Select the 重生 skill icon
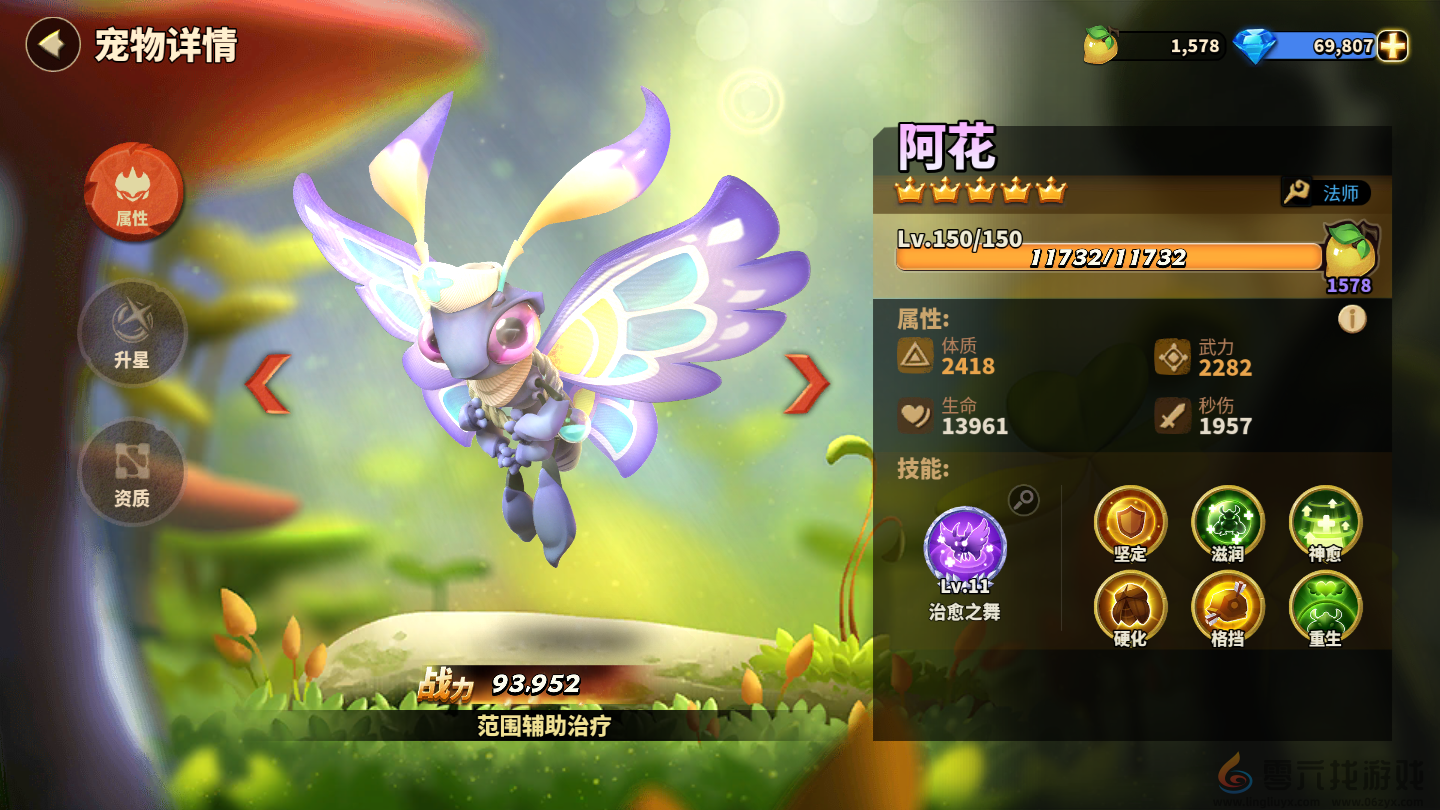1440x810 pixels. coord(1325,605)
